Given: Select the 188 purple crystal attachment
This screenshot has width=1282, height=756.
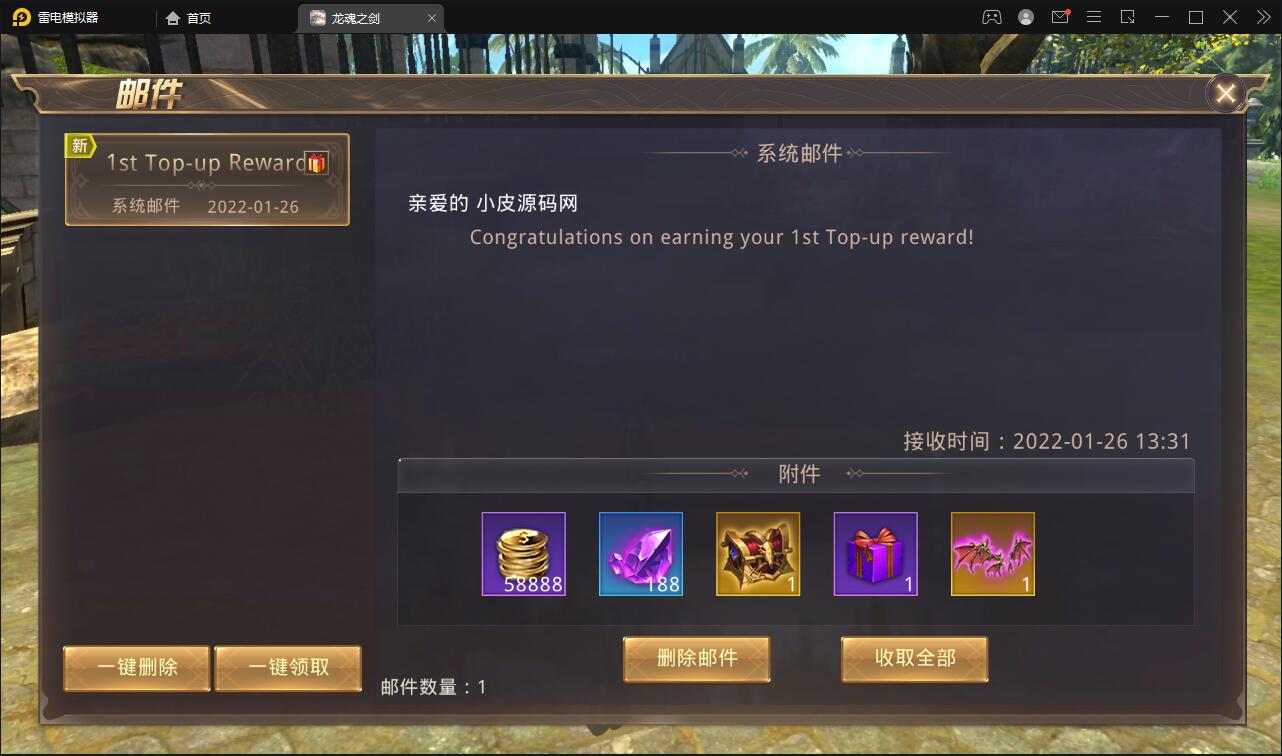Looking at the screenshot, I should (641, 554).
